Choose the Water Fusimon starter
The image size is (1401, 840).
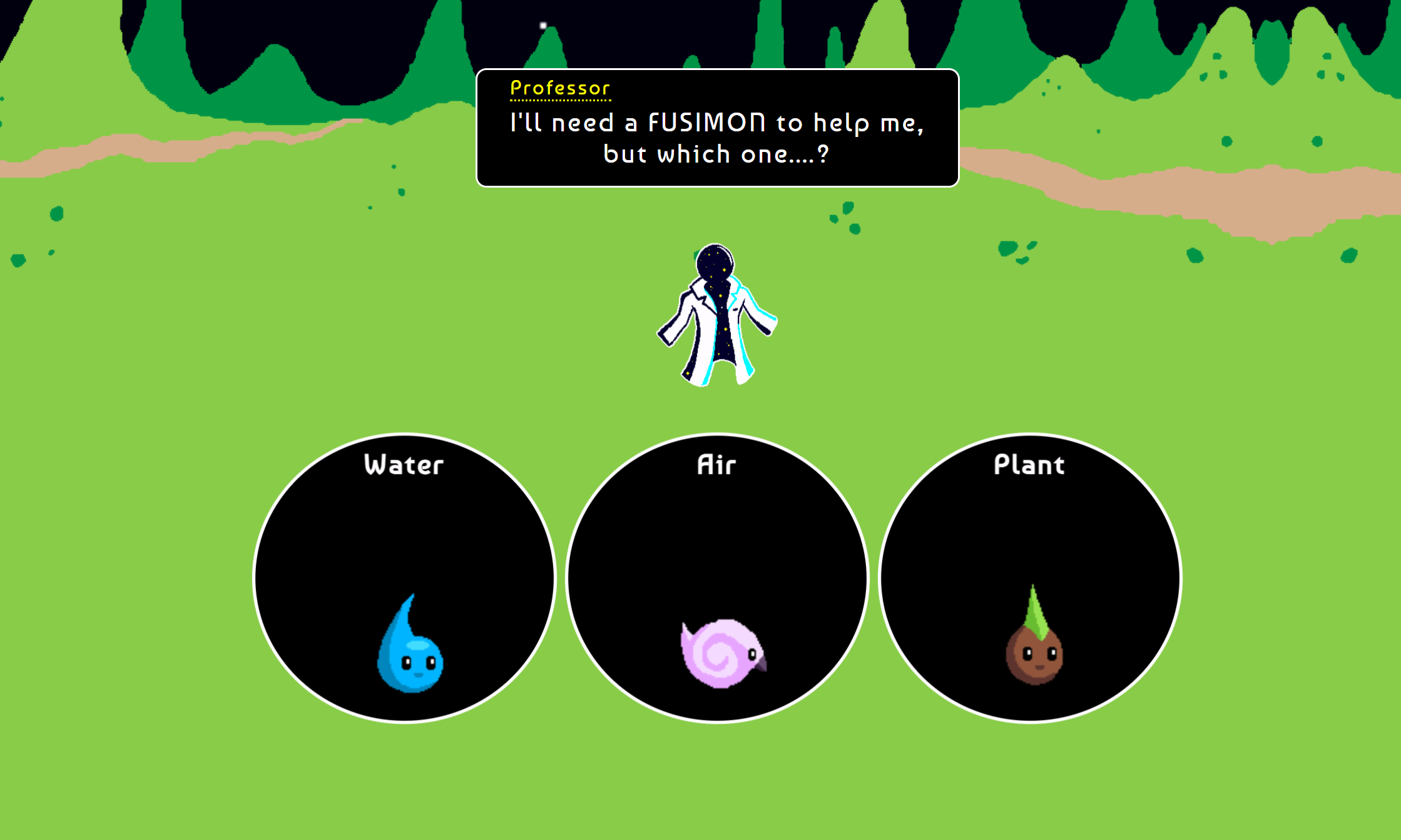pyautogui.click(x=404, y=578)
